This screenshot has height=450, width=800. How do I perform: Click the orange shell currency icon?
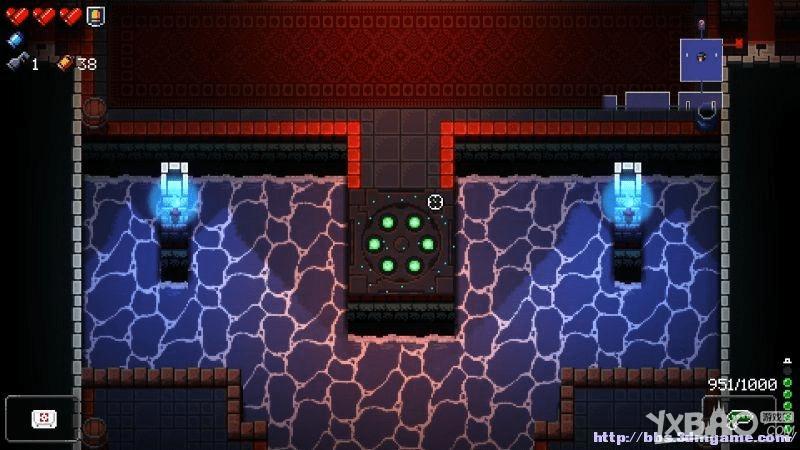[65, 63]
